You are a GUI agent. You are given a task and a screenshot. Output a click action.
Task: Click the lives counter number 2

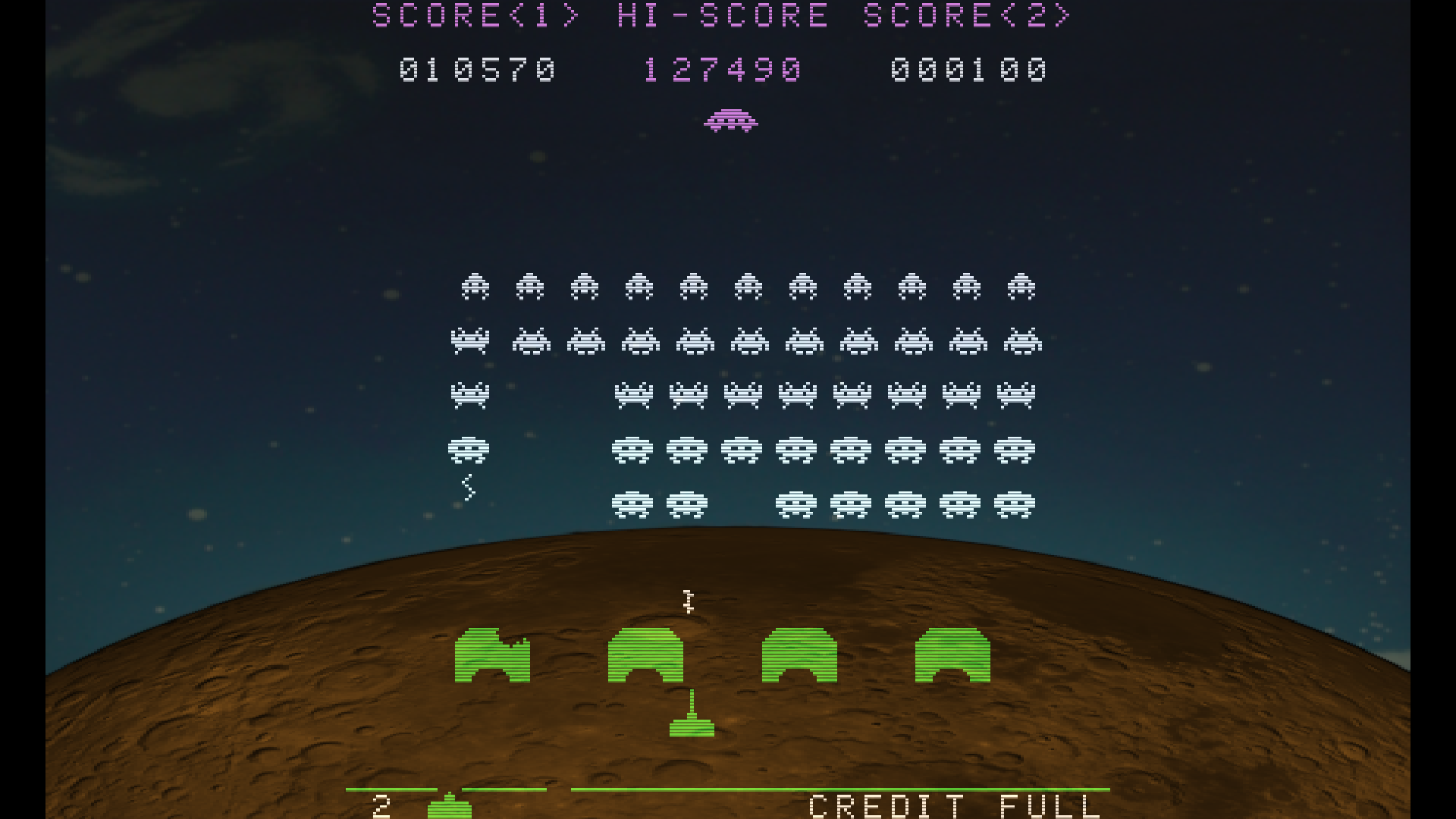(x=383, y=805)
